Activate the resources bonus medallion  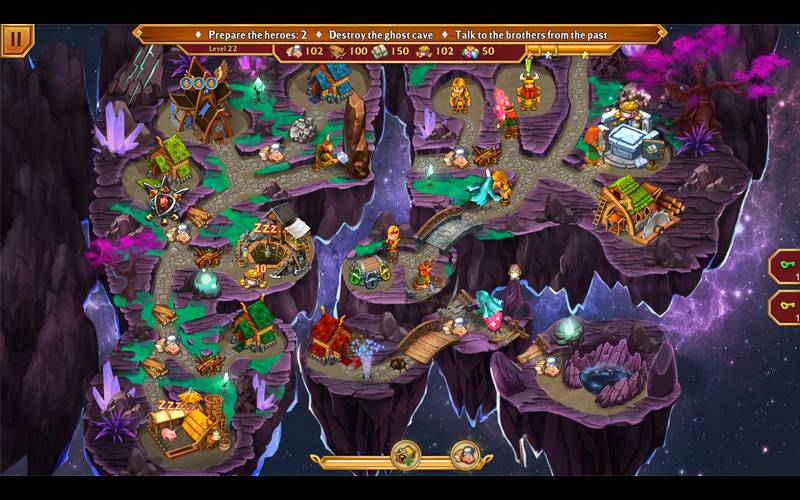click(406, 455)
